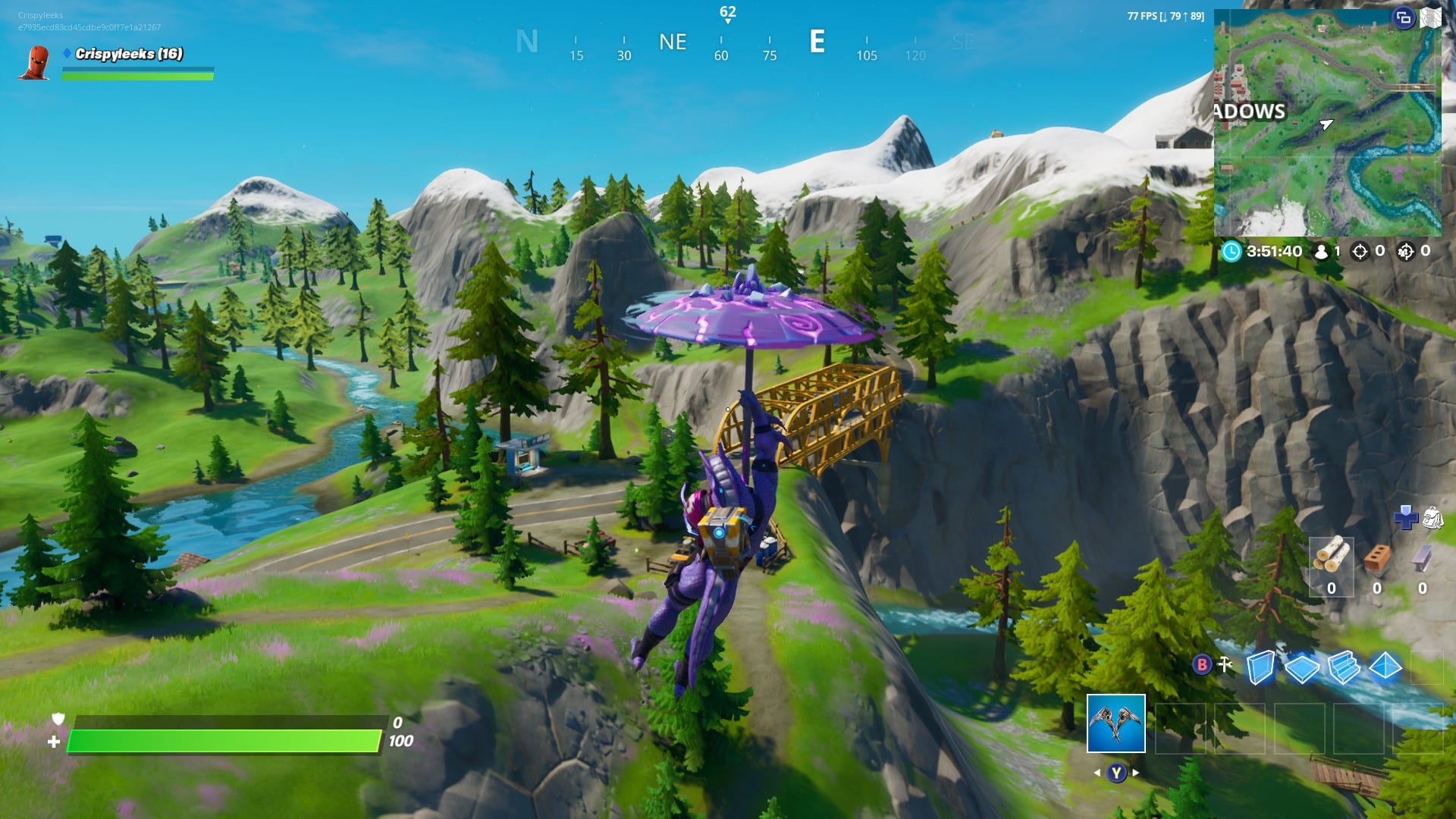Click the metal resource icon
1456x819 pixels.
pos(1422,558)
